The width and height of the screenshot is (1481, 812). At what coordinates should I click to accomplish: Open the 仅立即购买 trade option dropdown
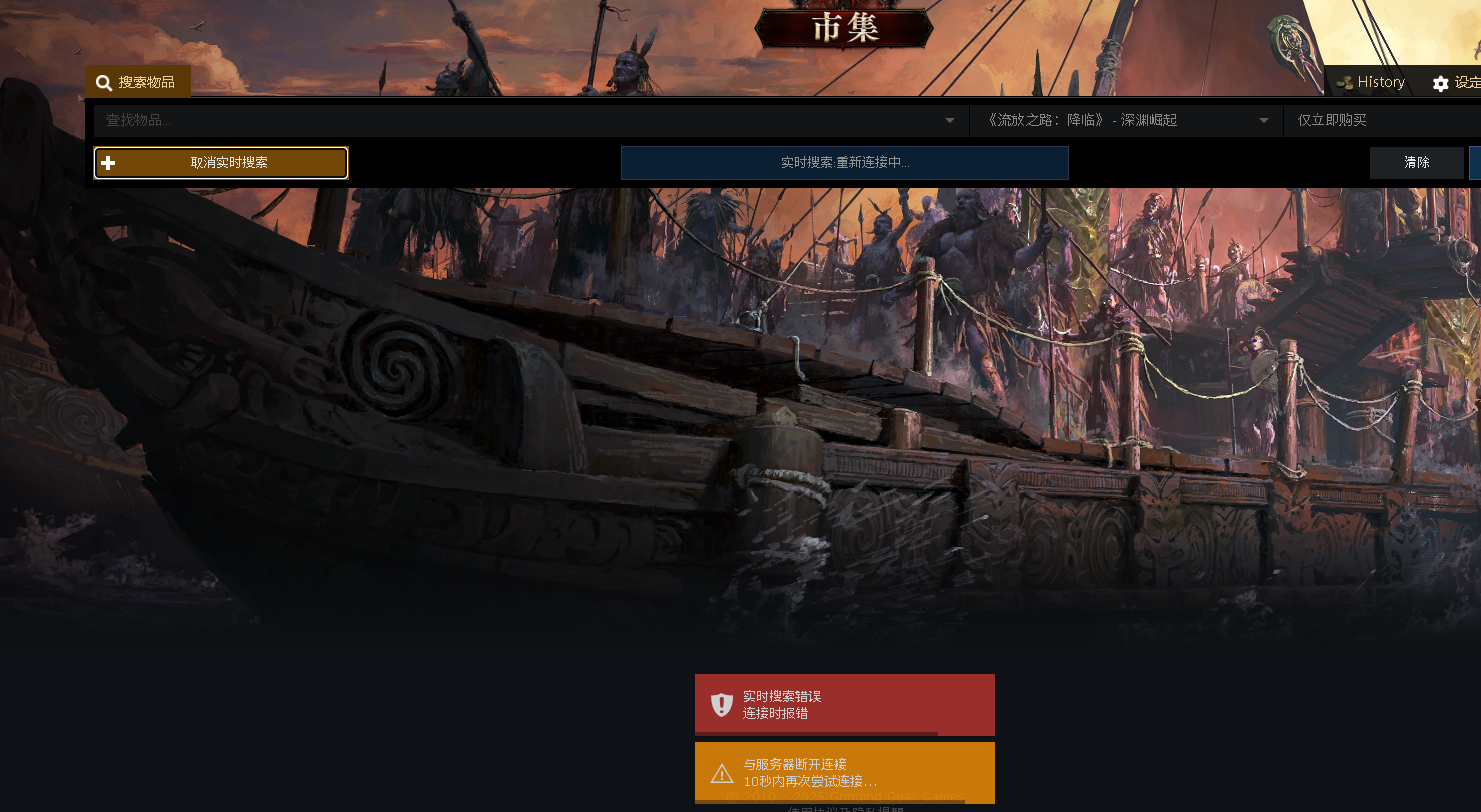point(1380,121)
